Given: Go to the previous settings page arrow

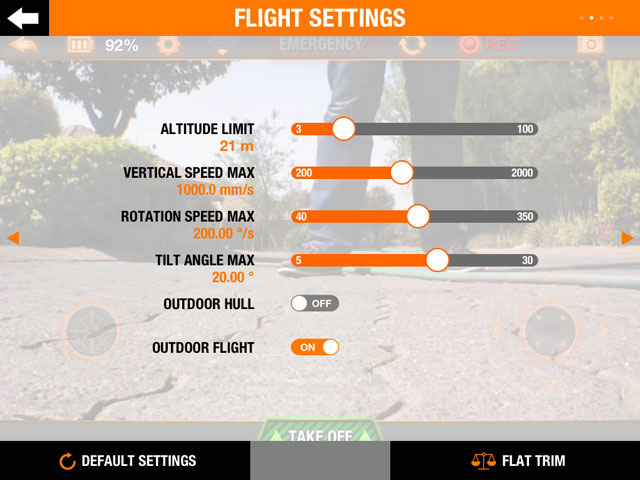Looking at the screenshot, I should (13, 238).
